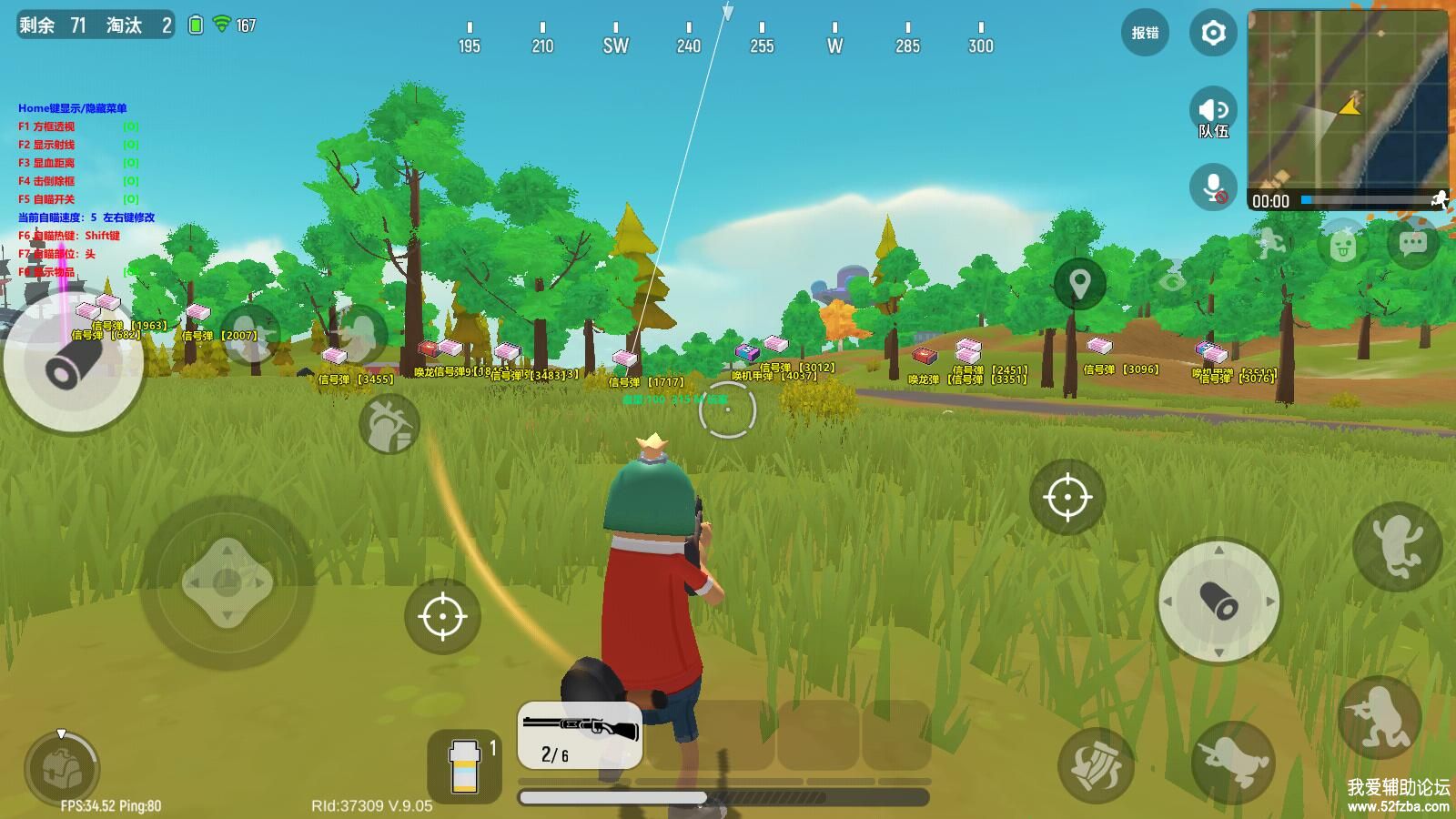
Task: Use the bottle item slot
Action: point(465,765)
